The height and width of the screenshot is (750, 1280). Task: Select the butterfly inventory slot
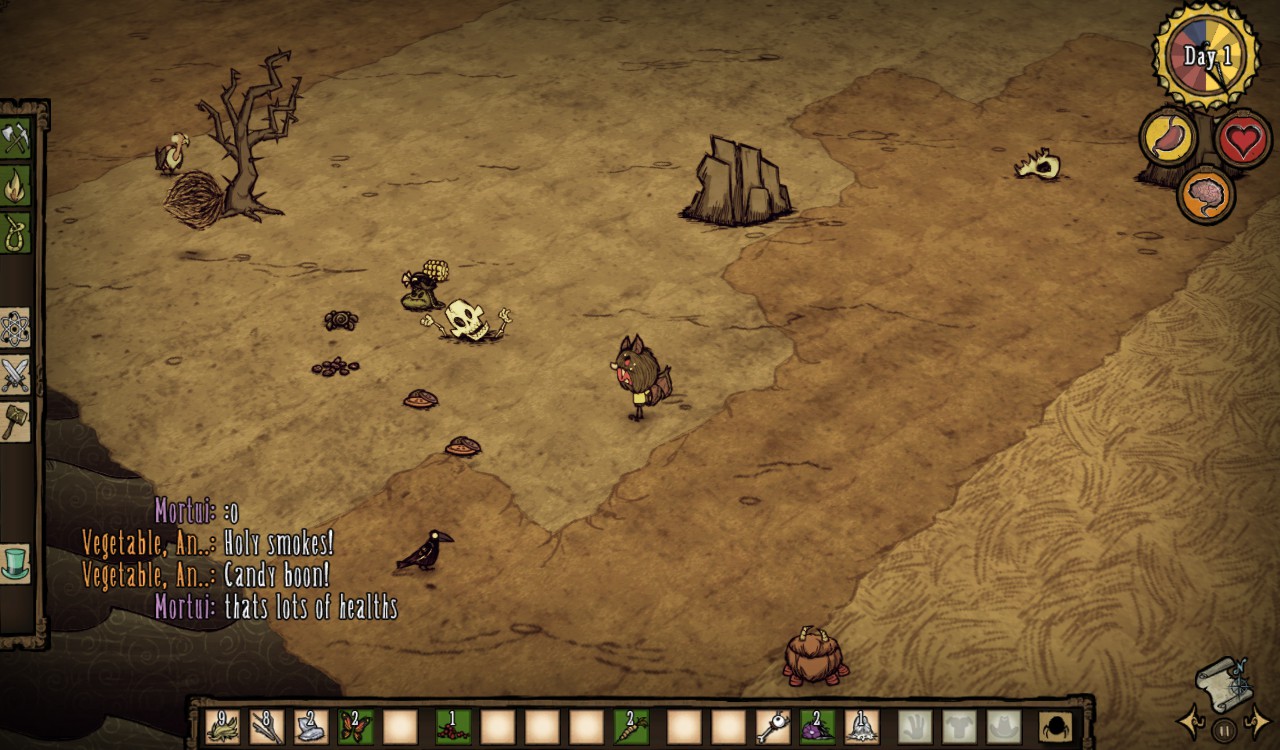(x=355, y=726)
